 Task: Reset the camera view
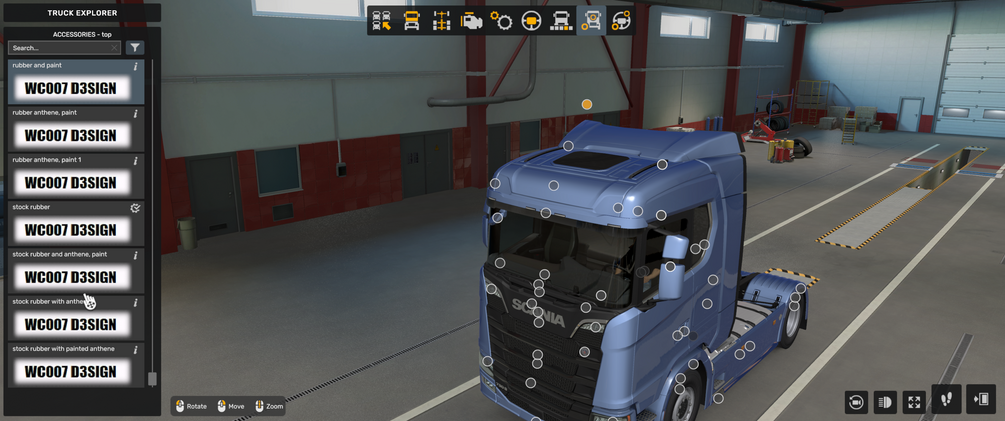(855, 401)
